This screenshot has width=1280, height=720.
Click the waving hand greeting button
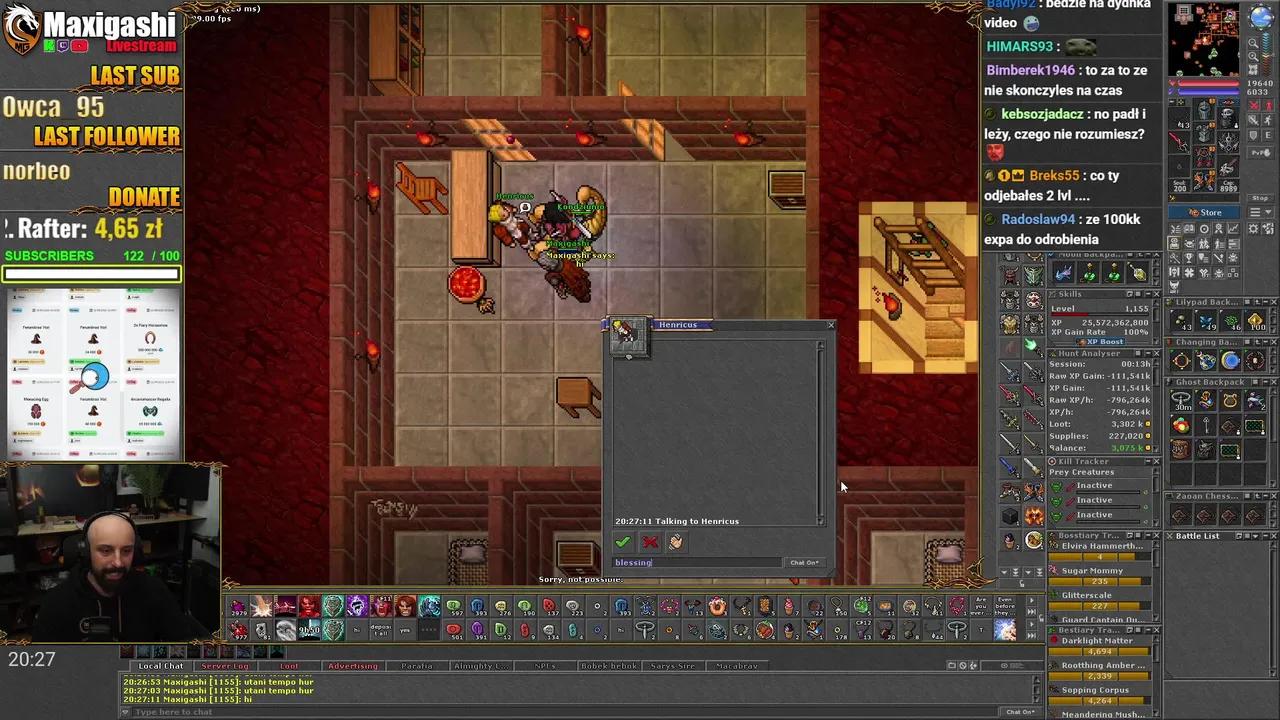676,542
